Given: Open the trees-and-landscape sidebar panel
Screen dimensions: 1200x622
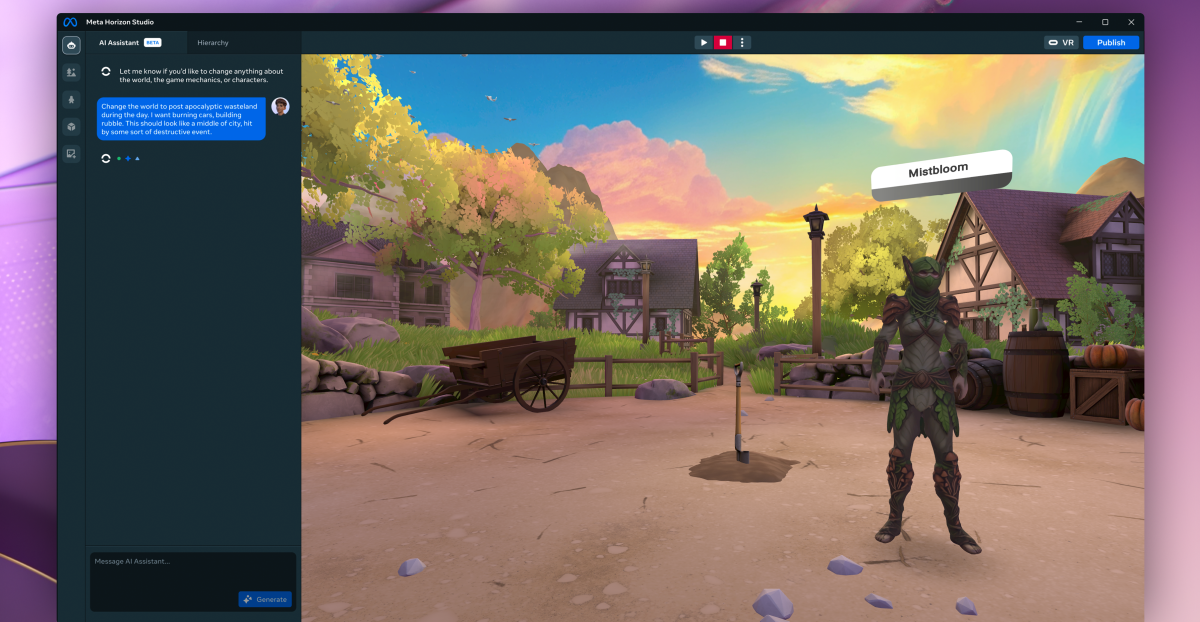Looking at the screenshot, I should [71, 72].
